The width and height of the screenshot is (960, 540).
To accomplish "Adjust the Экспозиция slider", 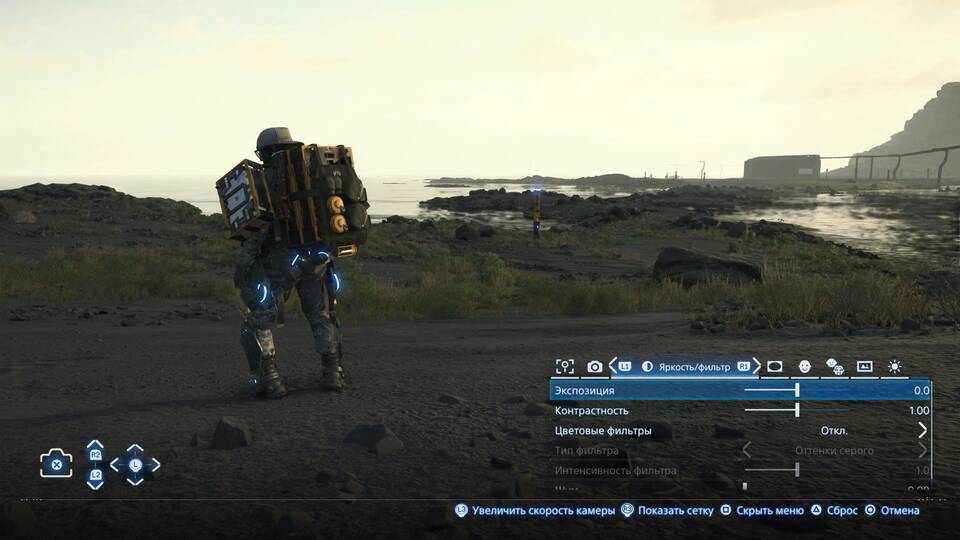I will click(x=797, y=390).
